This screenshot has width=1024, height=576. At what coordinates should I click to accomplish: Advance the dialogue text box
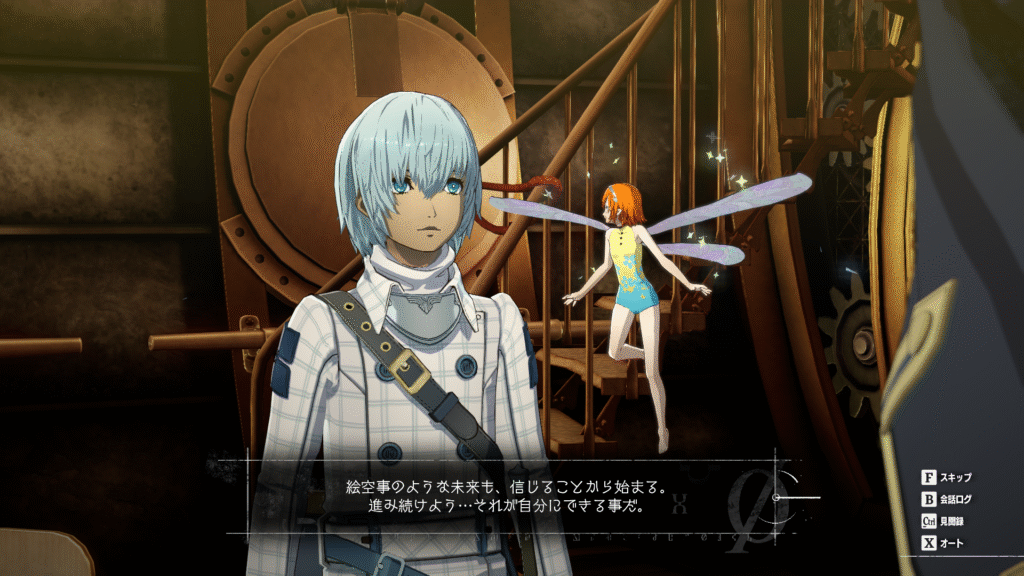pos(510,496)
